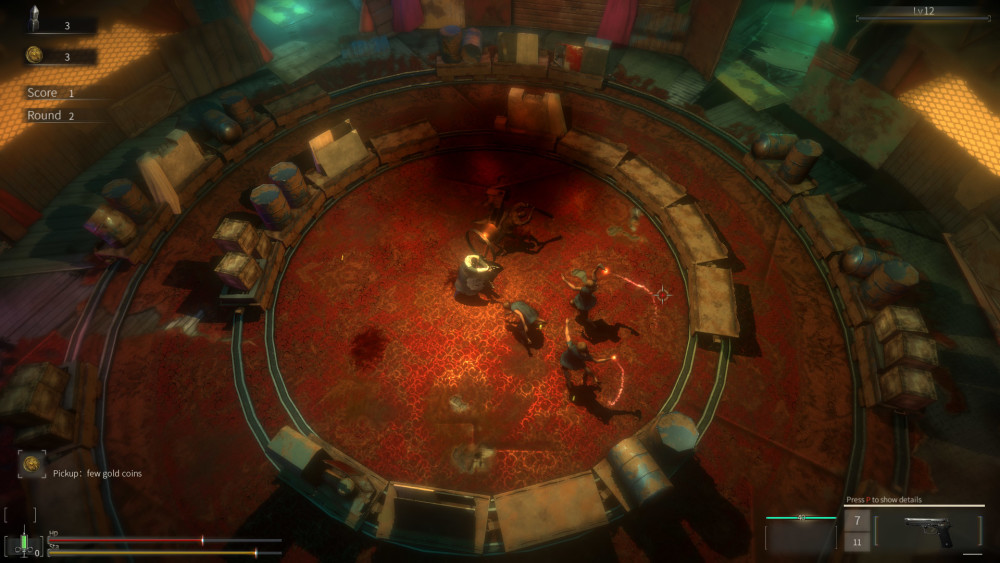
Task: Use the green syringe item slot
Action: [x=22, y=544]
